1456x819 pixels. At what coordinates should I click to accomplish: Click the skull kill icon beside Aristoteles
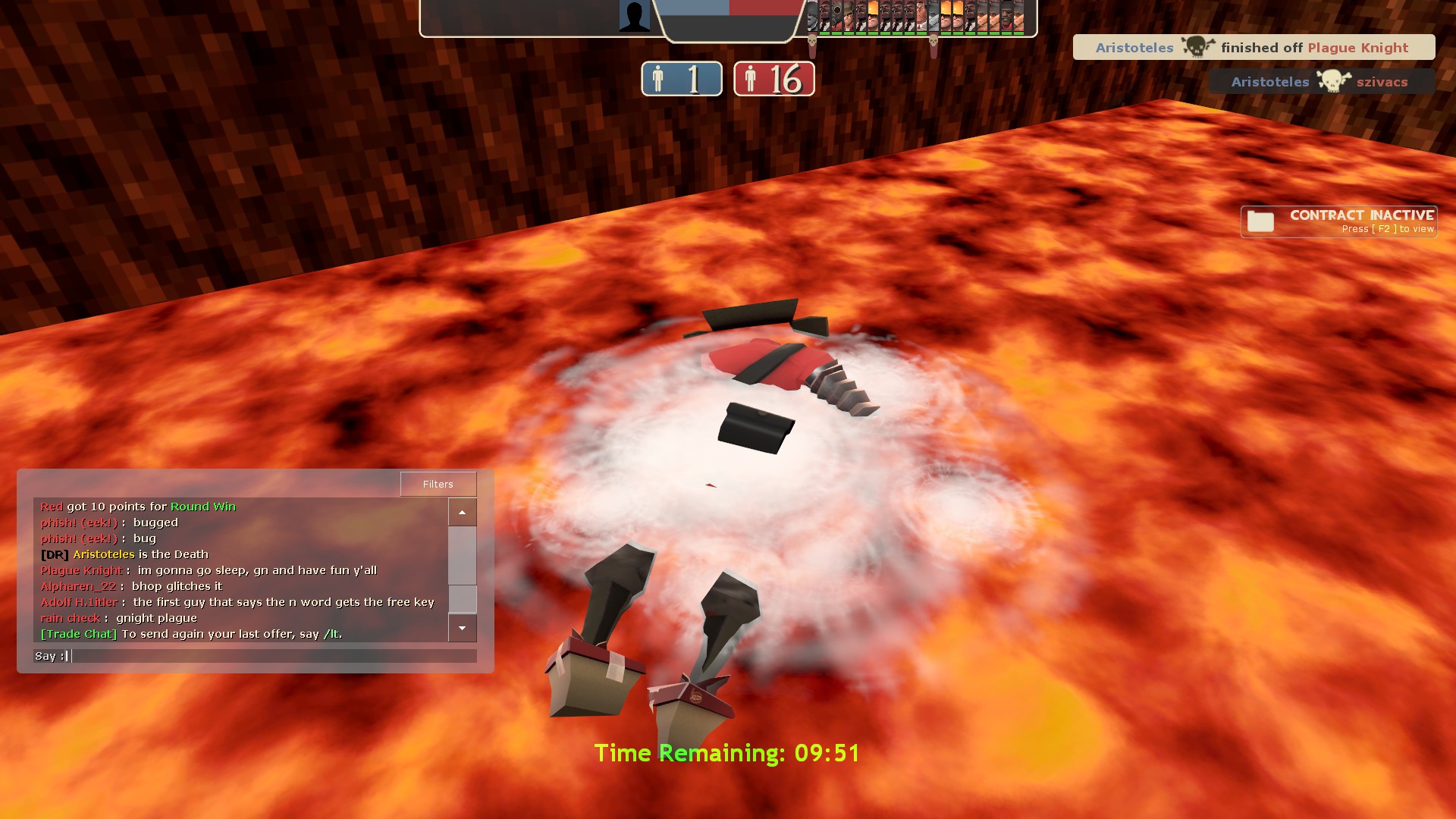tap(1197, 47)
